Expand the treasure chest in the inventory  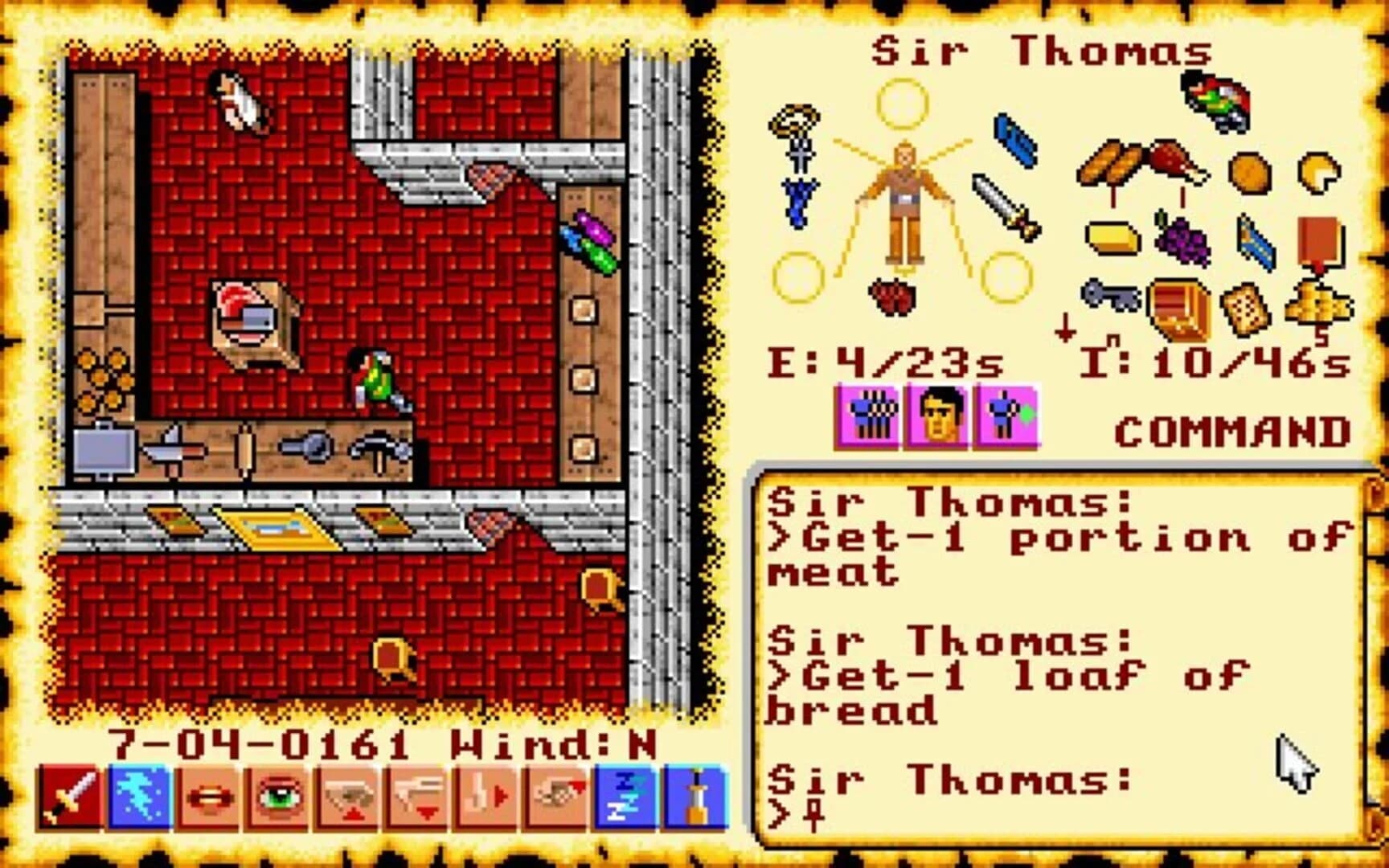pos(1178,309)
